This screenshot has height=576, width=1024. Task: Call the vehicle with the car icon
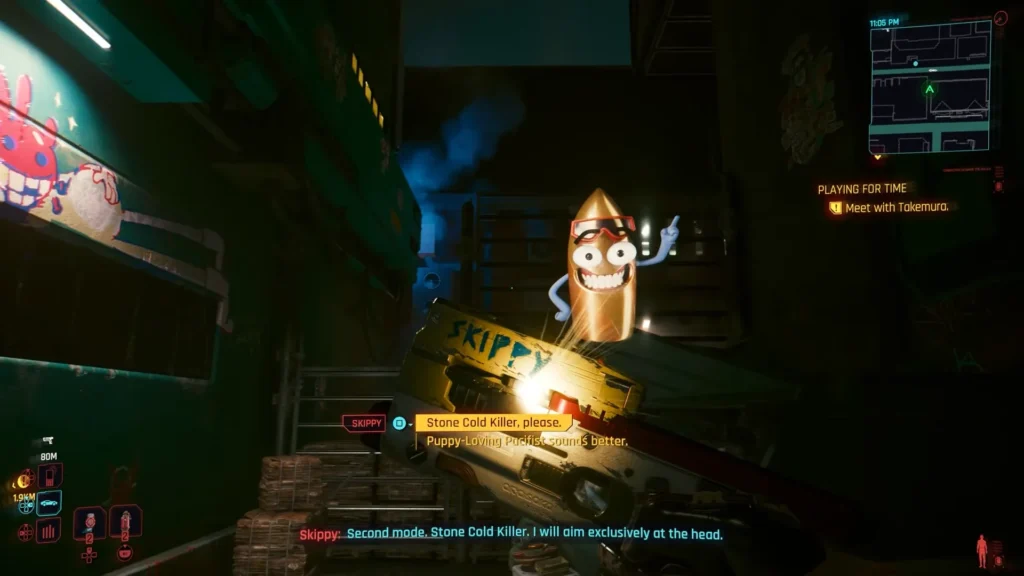click(49, 503)
